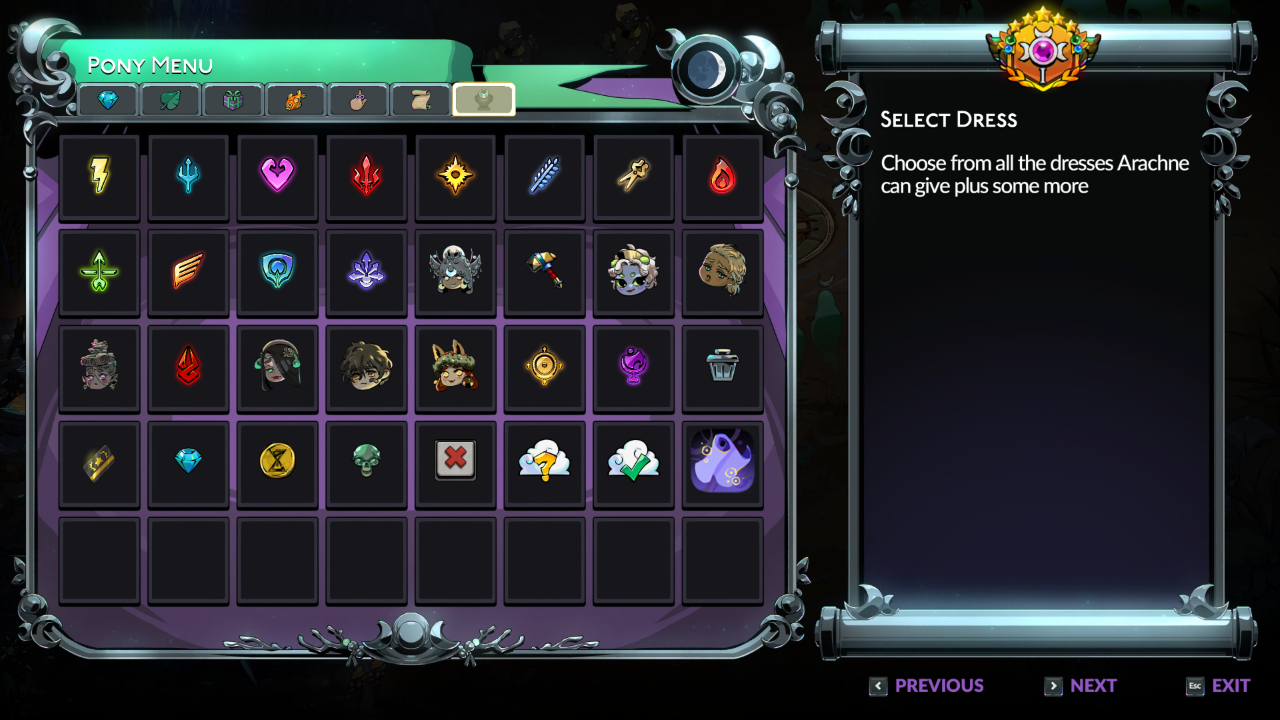The image size is (1280, 720).
Task: Select the yellow lightning bolt boon icon
Action: [x=100, y=176]
